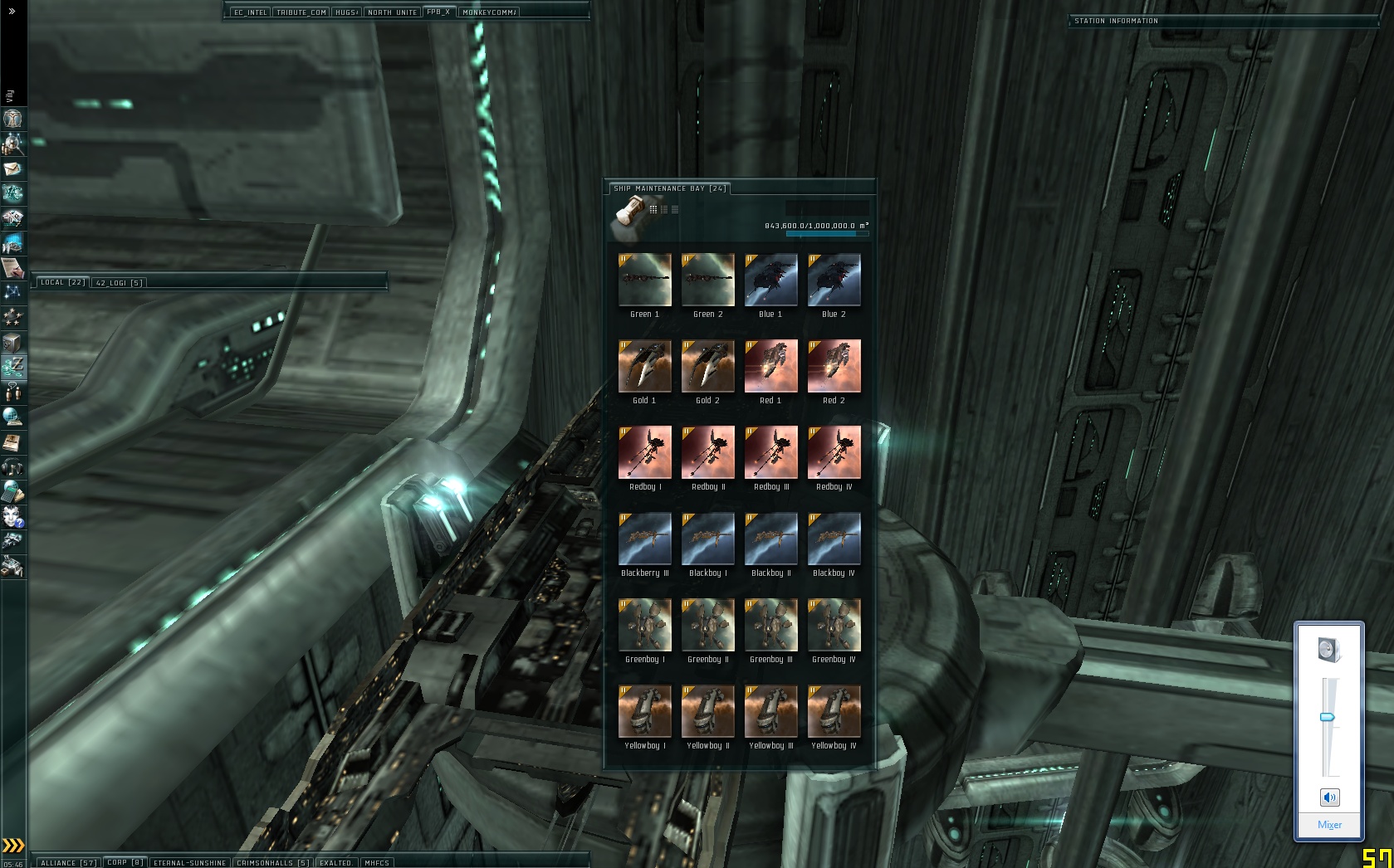Open the 42_LOGI channel tab

(x=119, y=282)
